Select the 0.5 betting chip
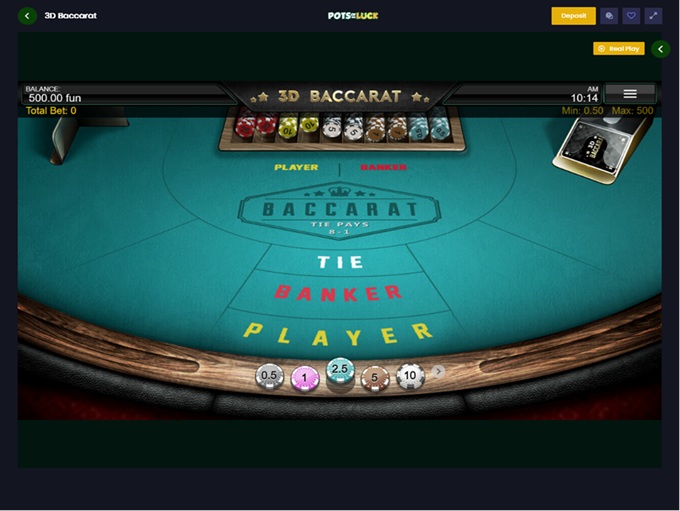 coord(269,376)
